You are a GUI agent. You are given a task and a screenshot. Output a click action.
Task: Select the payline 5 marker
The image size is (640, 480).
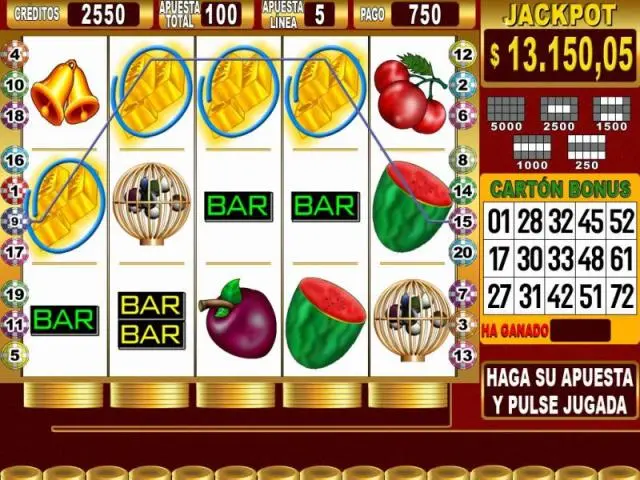(x=14, y=353)
